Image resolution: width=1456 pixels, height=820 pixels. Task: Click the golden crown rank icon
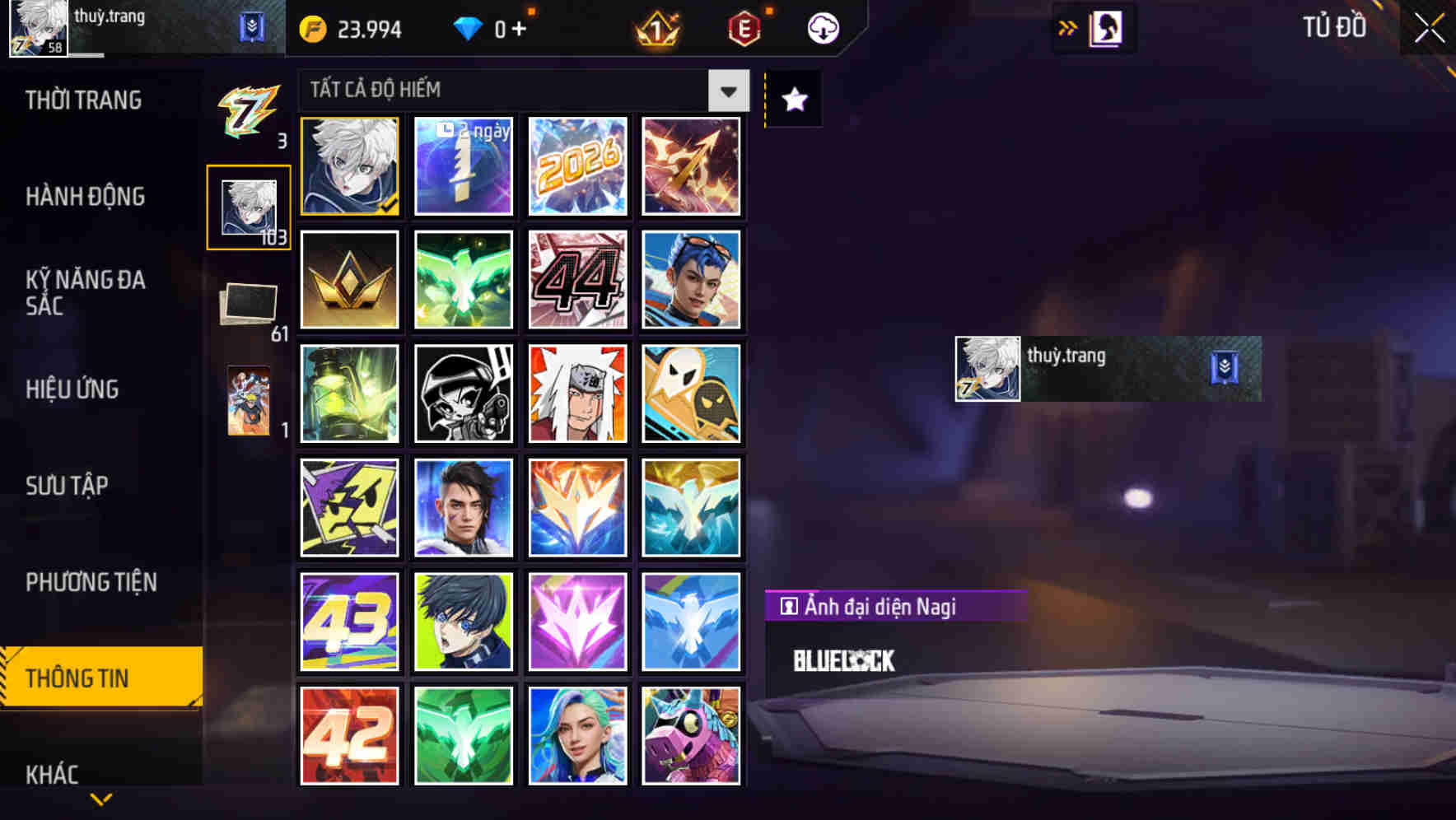click(x=348, y=279)
